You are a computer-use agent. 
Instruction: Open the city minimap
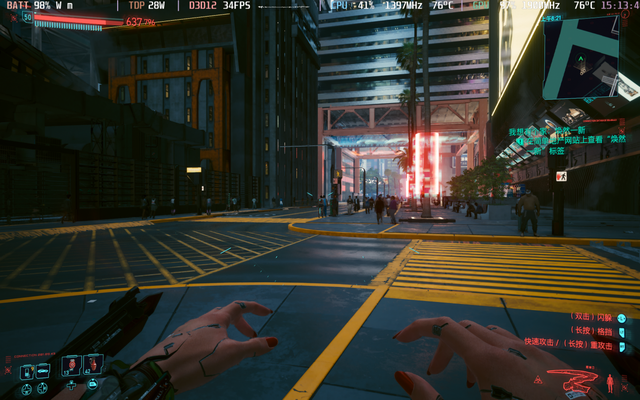pyautogui.click(x=590, y=57)
